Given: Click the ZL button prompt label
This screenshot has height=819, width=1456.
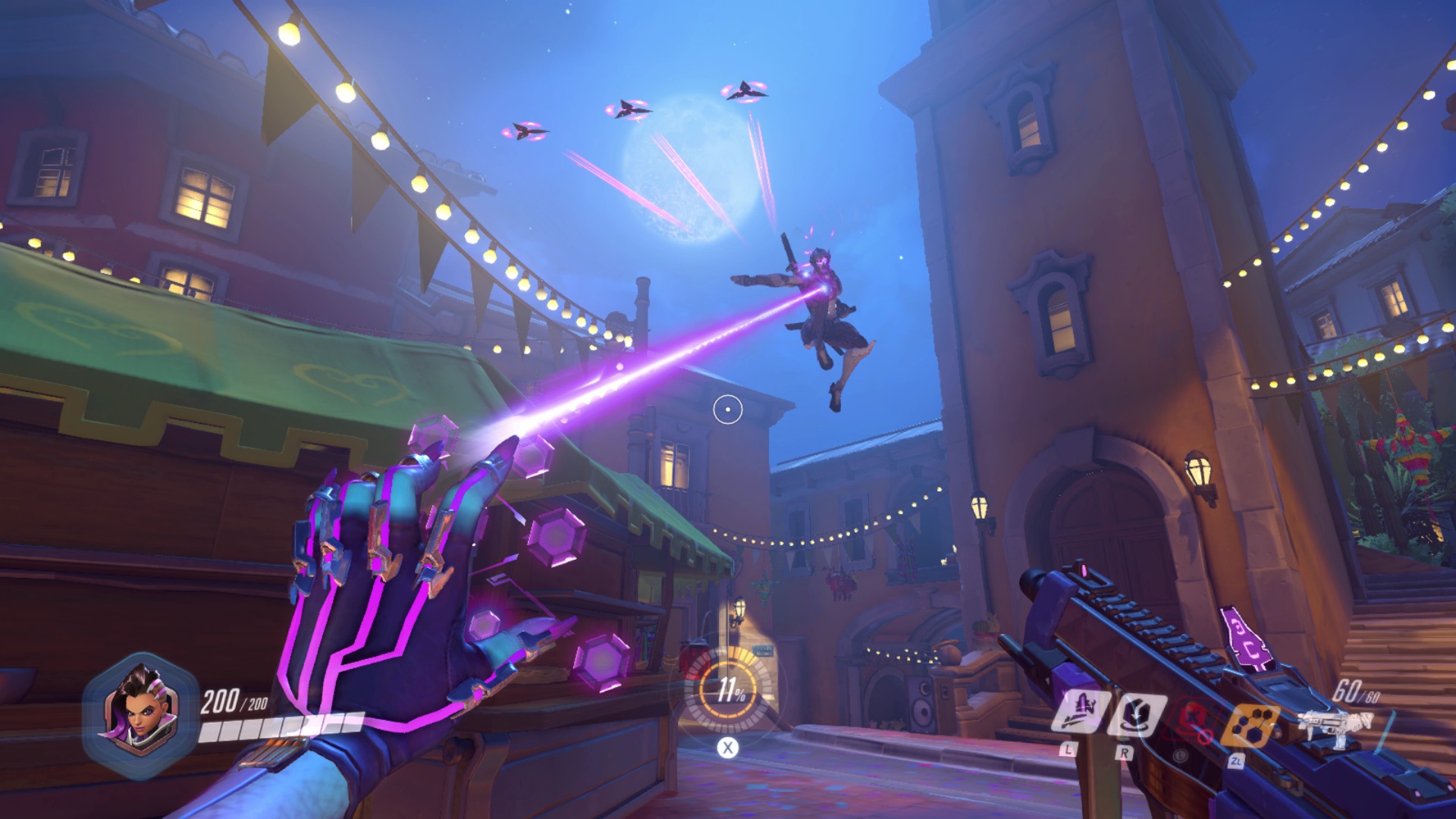Looking at the screenshot, I should click(1238, 761).
